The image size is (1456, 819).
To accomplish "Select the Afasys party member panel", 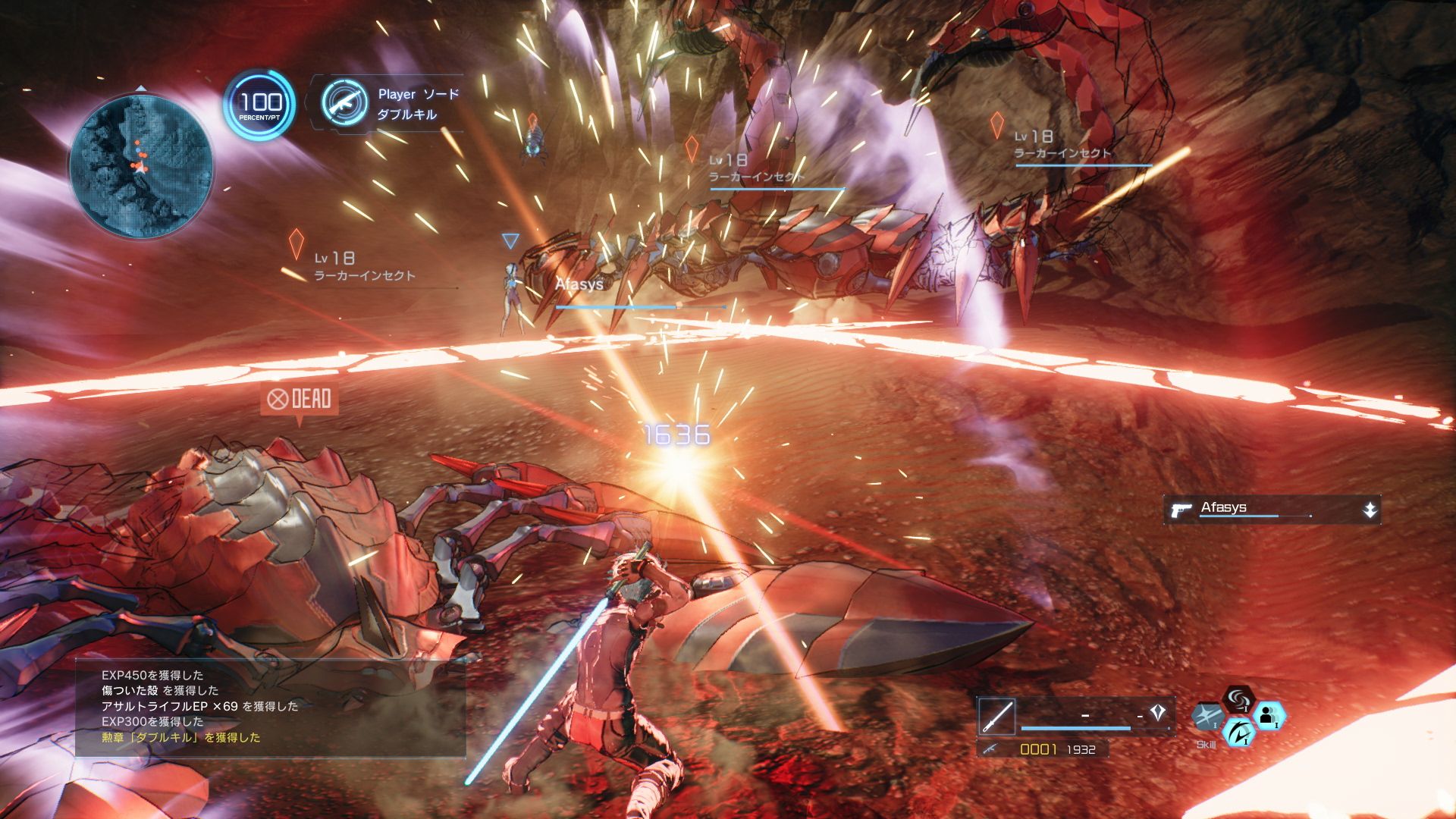I will point(1272,510).
